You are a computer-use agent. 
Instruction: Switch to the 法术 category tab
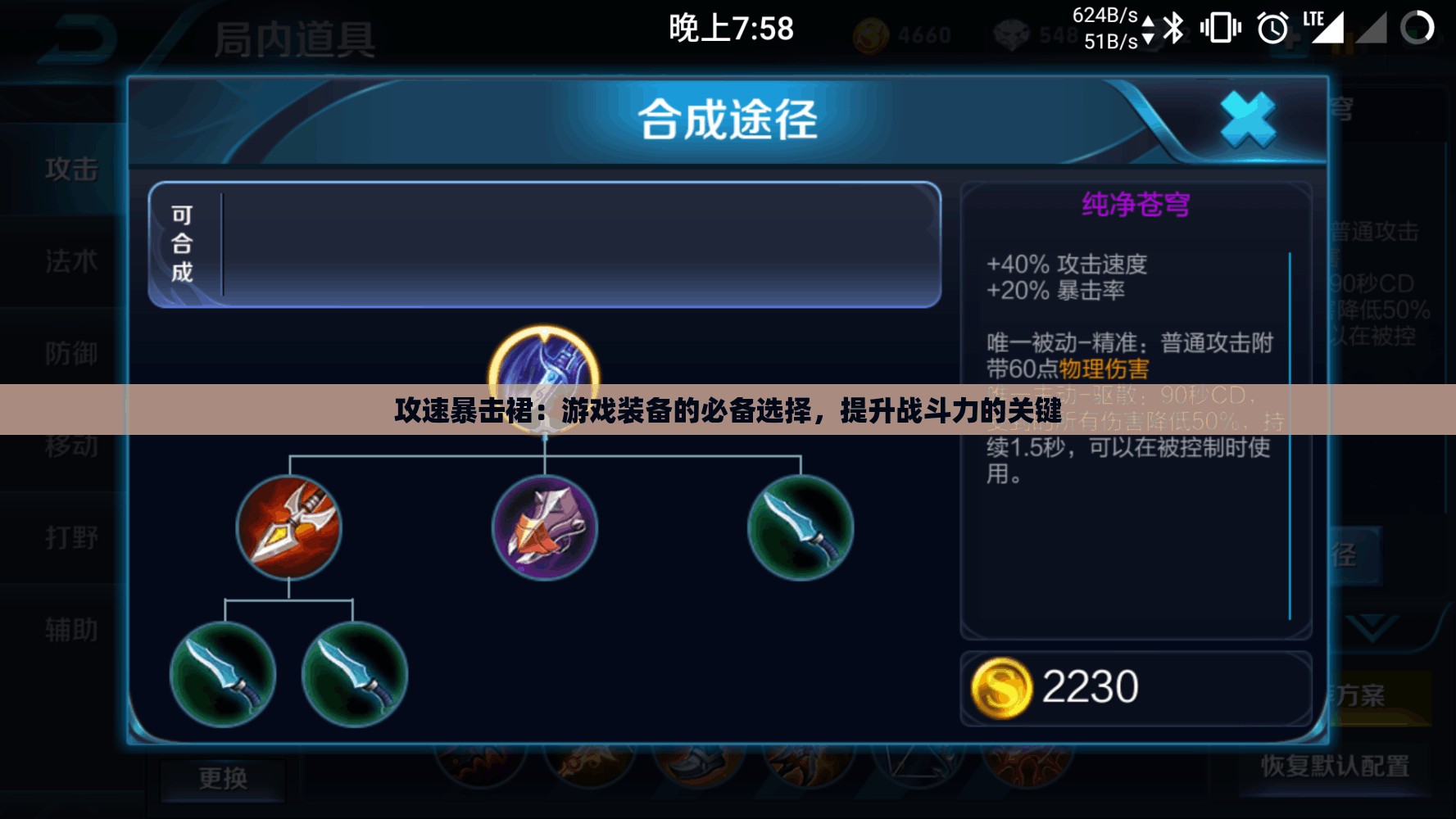pyautogui.click(x=70, y=262)
